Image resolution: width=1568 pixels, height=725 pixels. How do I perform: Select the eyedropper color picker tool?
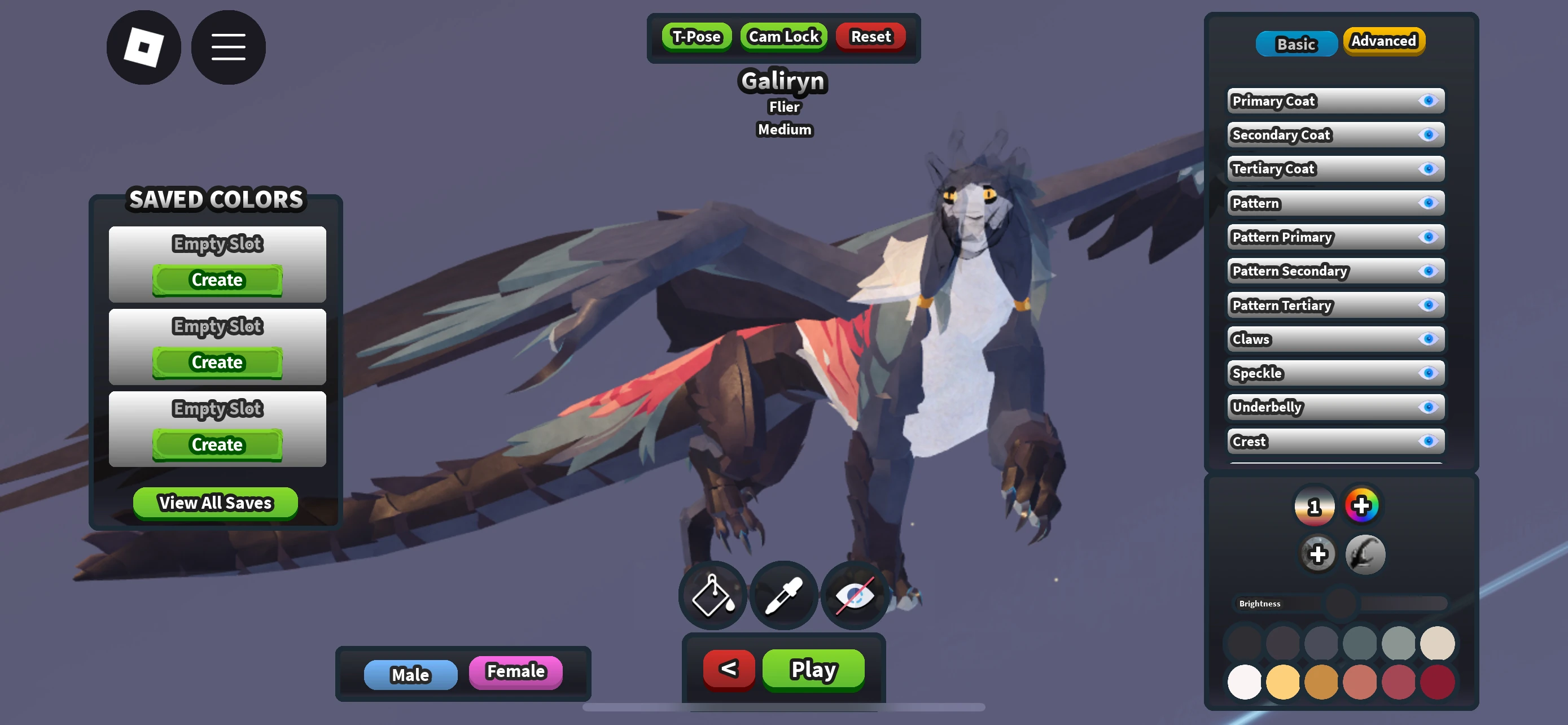[x=784, y=595]
